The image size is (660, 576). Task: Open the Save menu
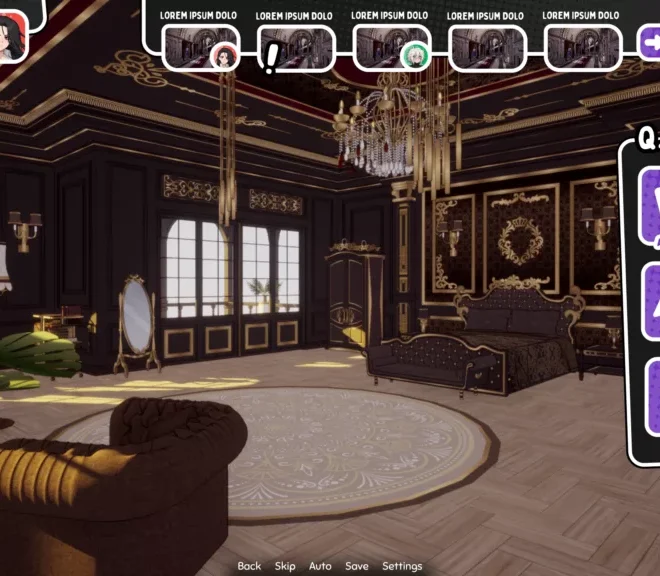(x=357, y=566)
